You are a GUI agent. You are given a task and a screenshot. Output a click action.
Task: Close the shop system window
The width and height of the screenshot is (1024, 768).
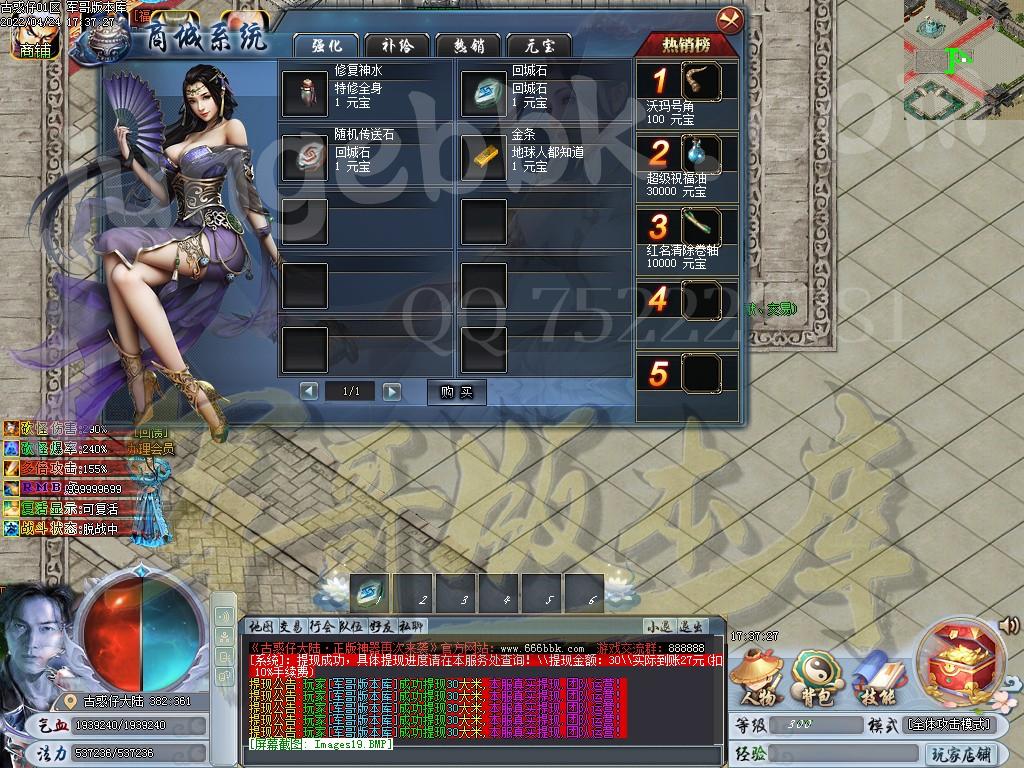[730, 19]
